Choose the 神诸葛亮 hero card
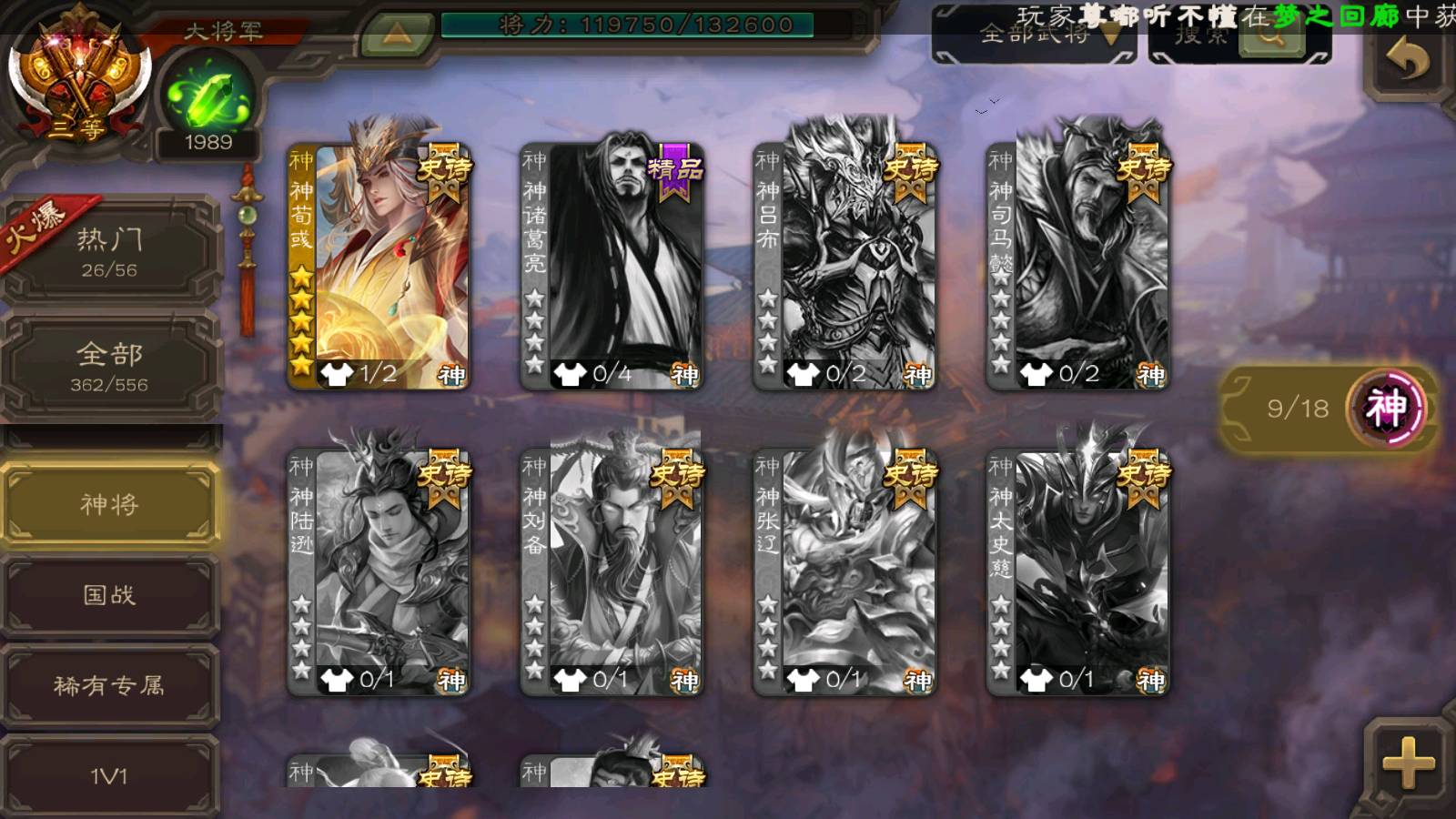This screenshot has width=1456, height=819. click(x=612, y=267)
